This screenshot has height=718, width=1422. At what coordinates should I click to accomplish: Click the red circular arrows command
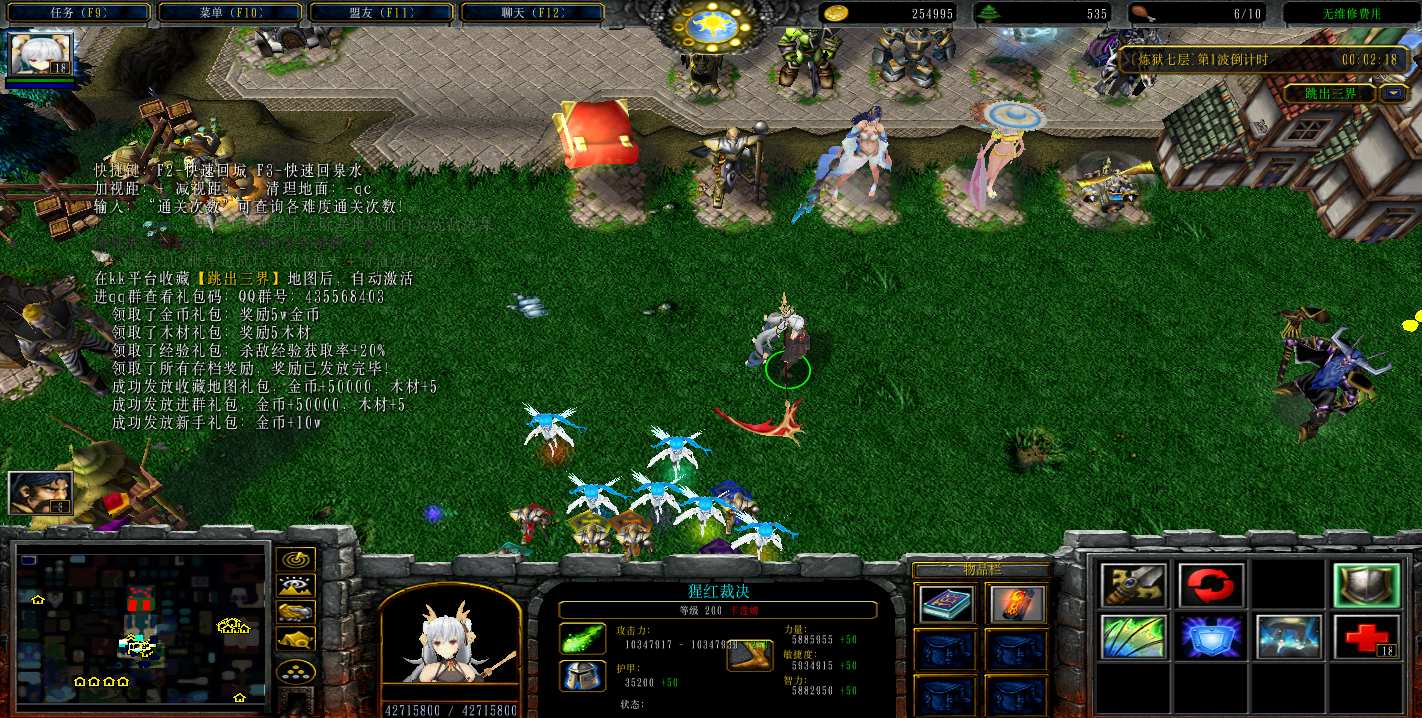click(x=1211, y=585)
